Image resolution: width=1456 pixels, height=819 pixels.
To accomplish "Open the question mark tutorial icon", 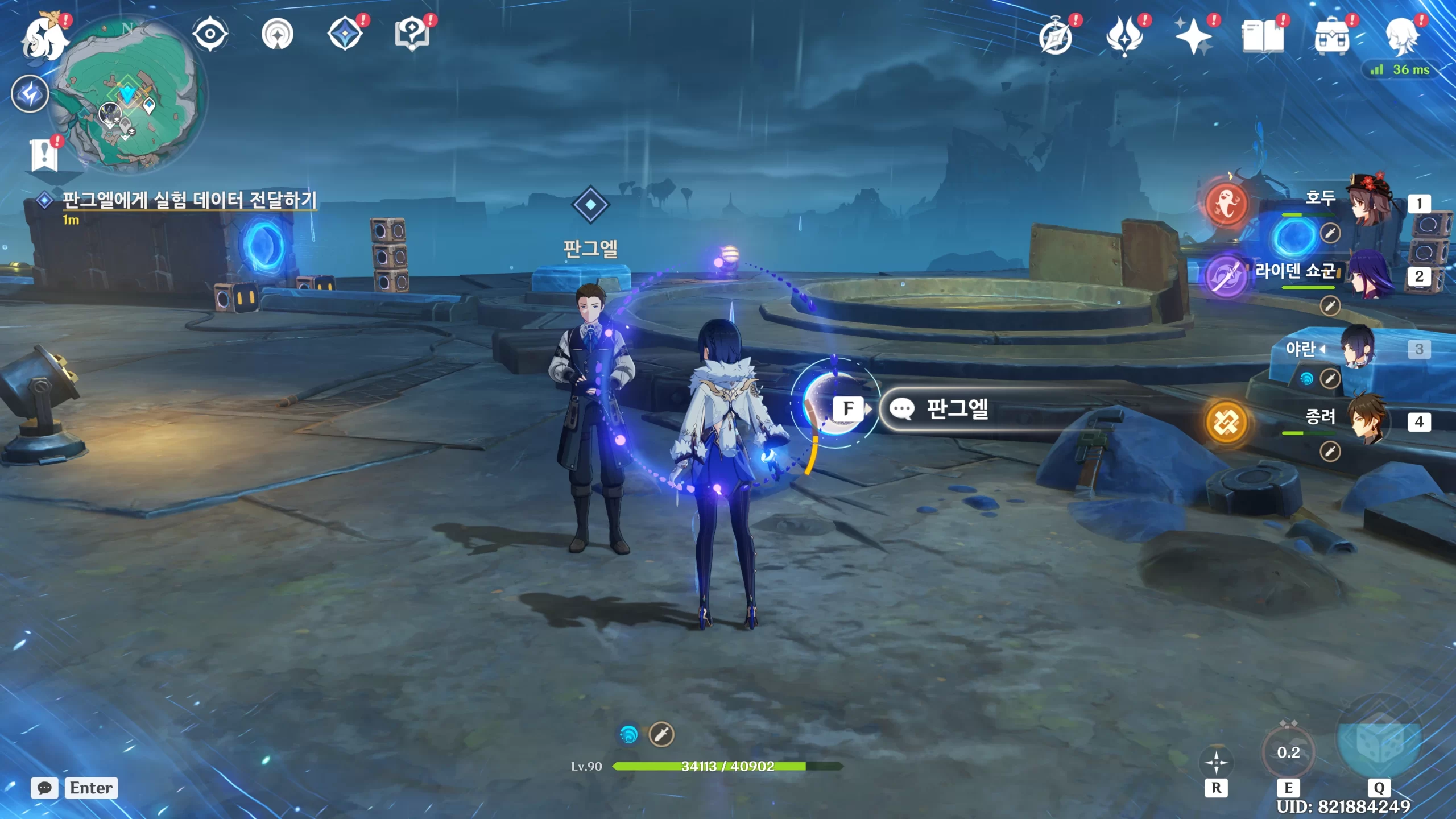I will [x=412, y=34].
